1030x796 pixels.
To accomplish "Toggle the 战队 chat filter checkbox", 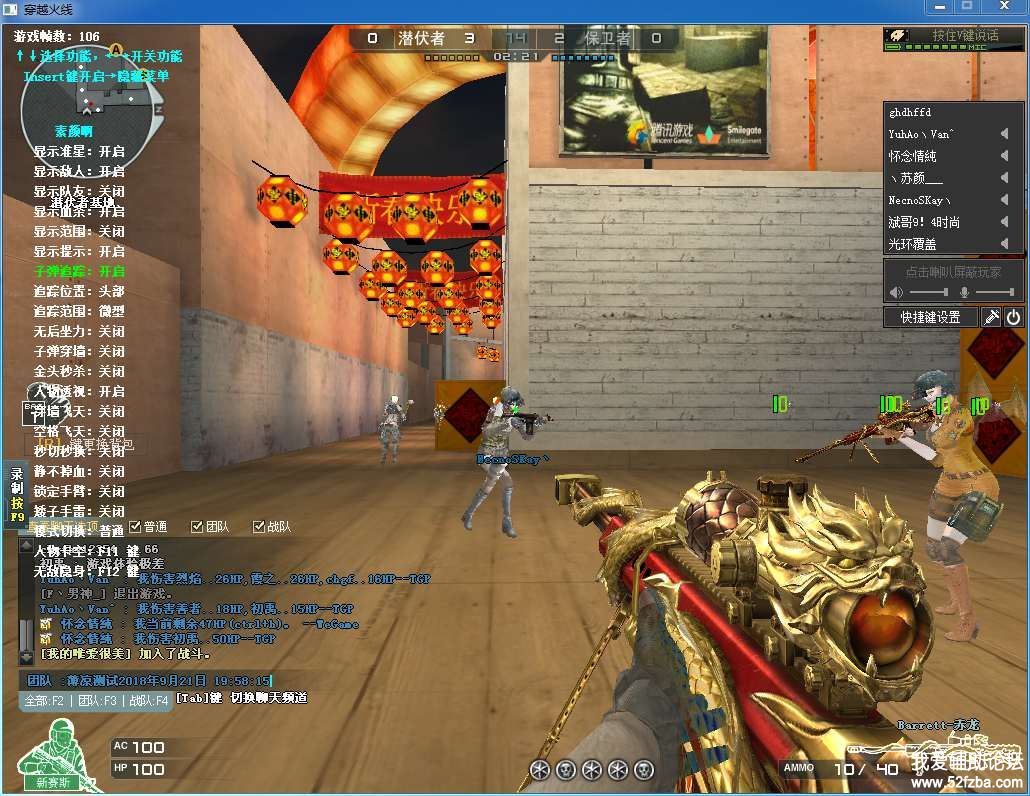I will click(259, 526).
